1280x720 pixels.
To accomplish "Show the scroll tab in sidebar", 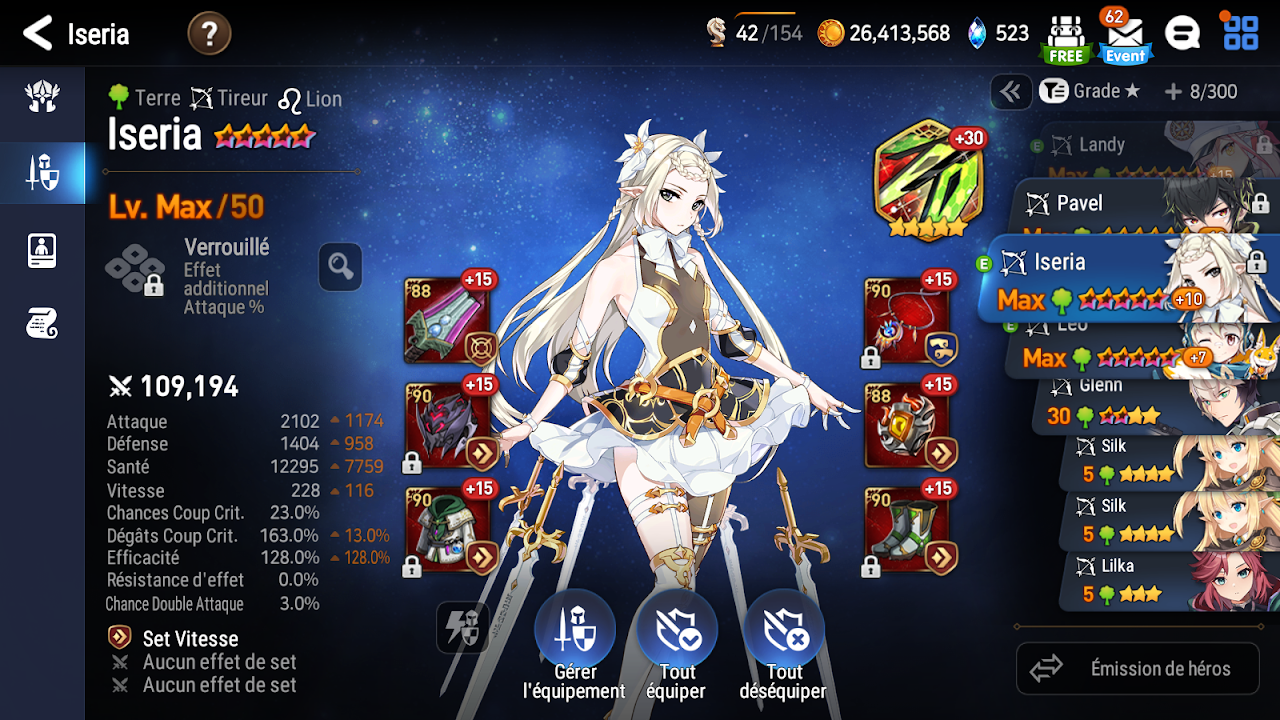I will (42, 323).
